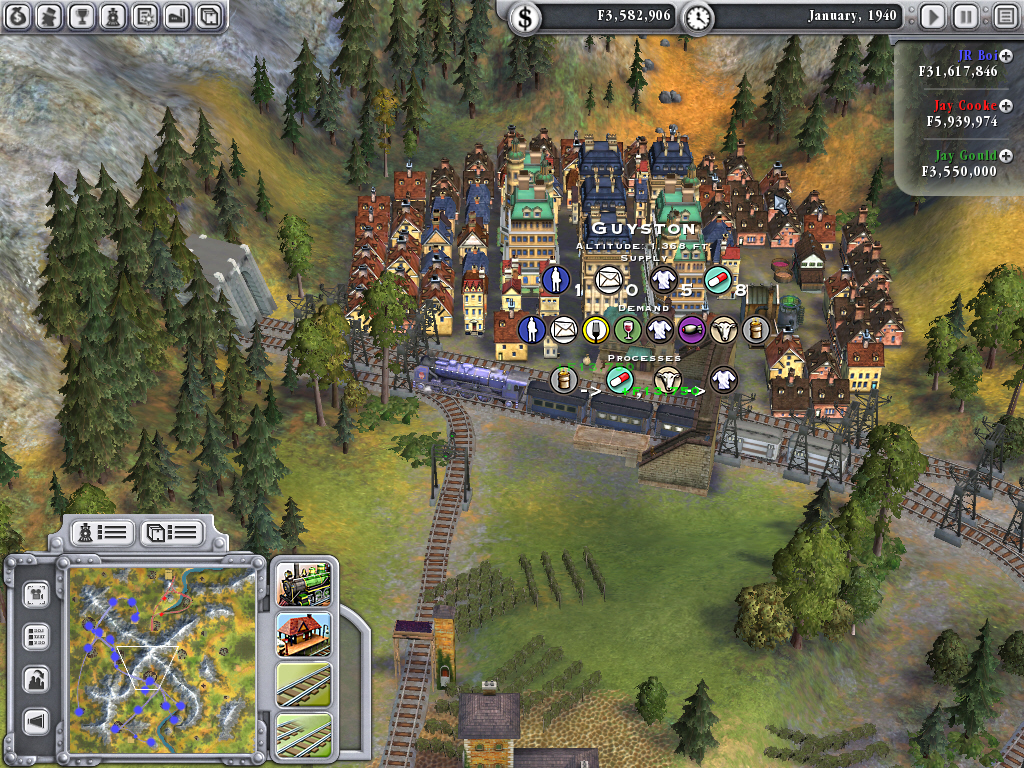
Task: Open the station list above the minimap
Action: [x=170, y=532]
